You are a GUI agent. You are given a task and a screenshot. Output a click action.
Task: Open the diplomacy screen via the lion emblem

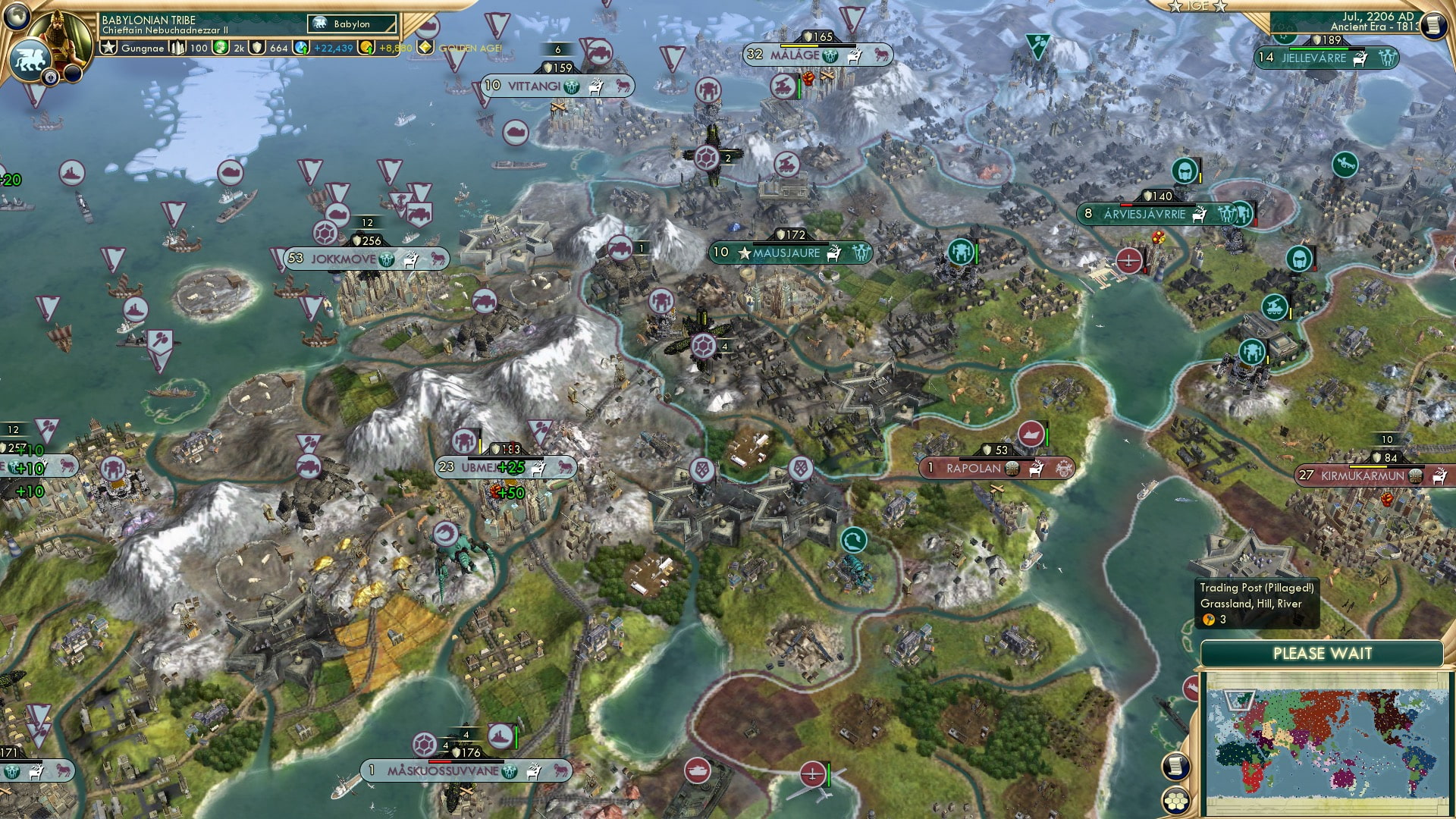click(30, 59)
